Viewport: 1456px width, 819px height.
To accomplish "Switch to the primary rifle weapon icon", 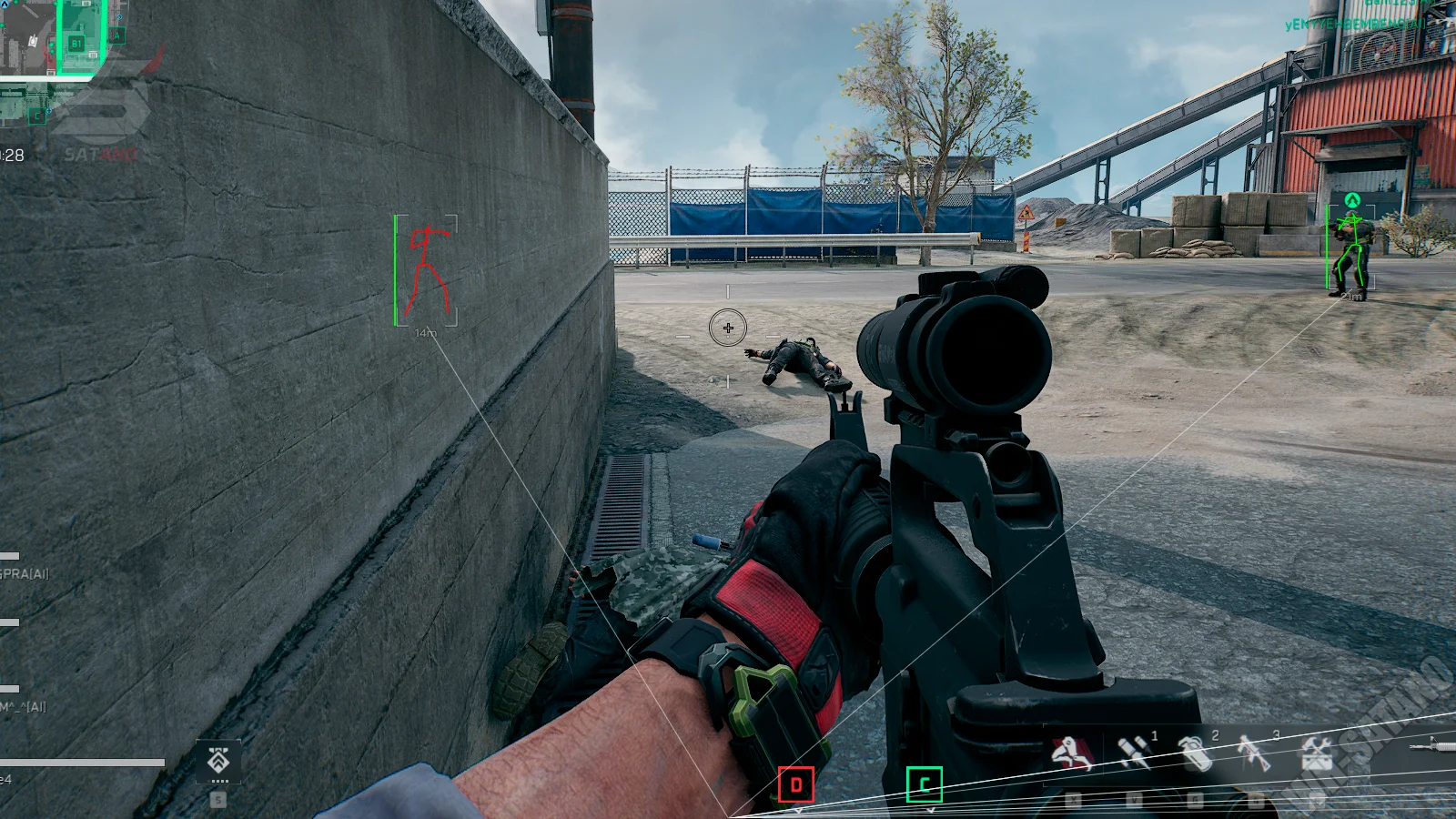I will point(1433,746).
